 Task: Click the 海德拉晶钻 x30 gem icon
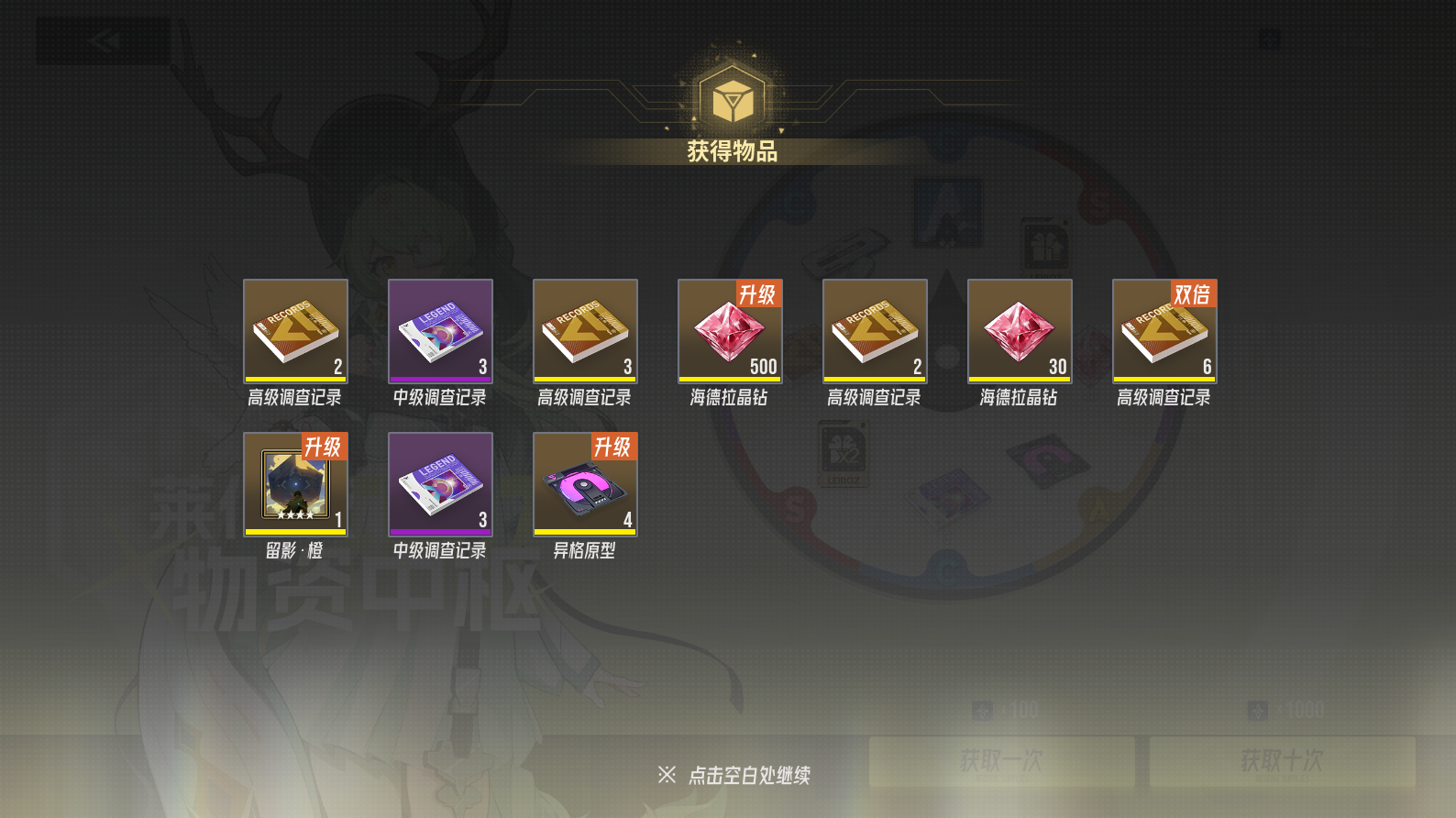coord(1020,330)
